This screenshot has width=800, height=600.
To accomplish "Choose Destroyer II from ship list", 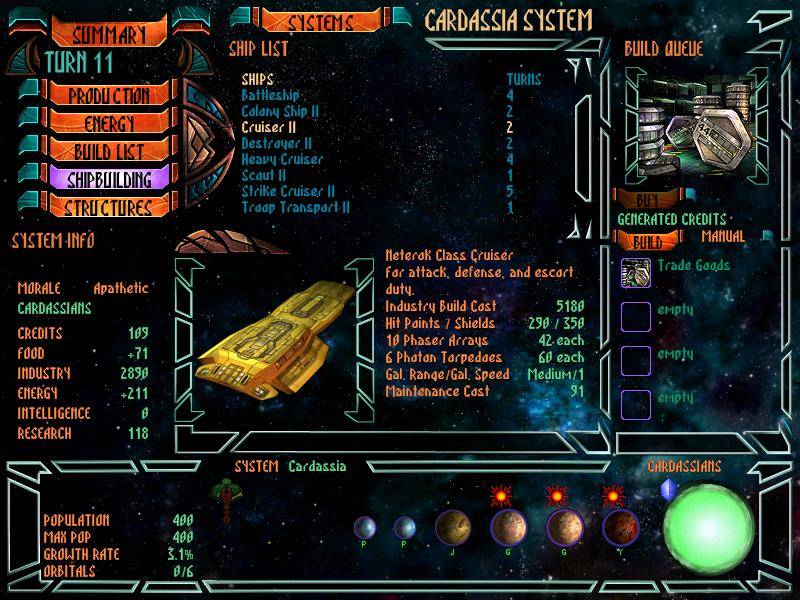I will click(277, 143).
